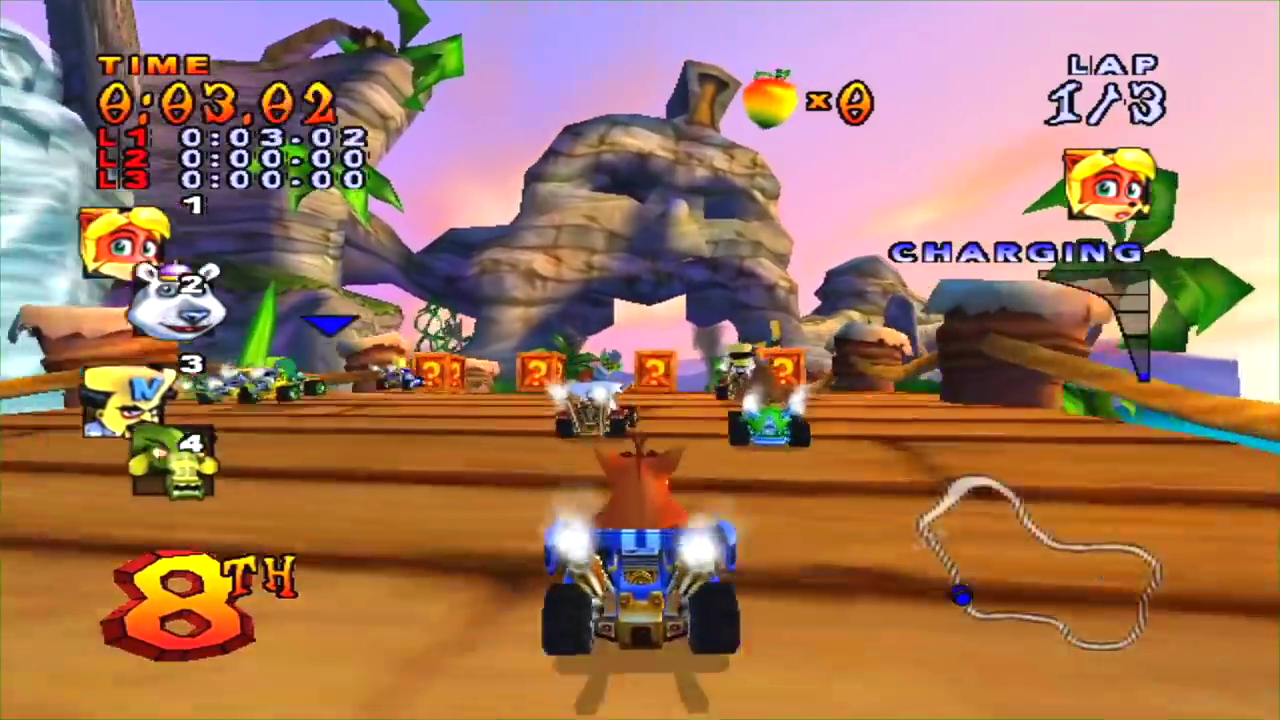Click the wumpa fruit counter icon
1280x720 pixels.
pyautogui.click(x=770, y=100)
